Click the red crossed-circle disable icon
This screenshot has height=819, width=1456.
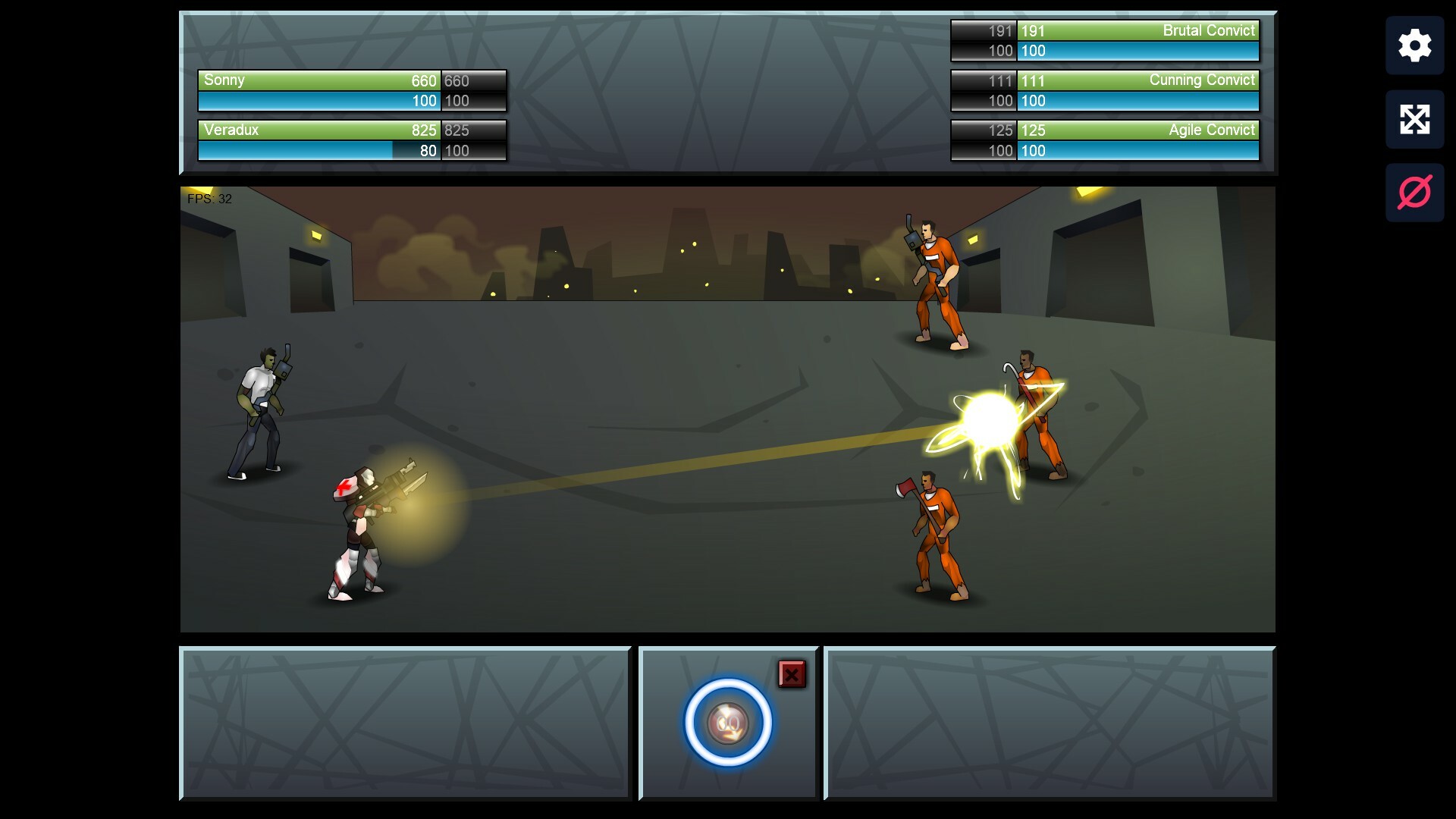1415,192
